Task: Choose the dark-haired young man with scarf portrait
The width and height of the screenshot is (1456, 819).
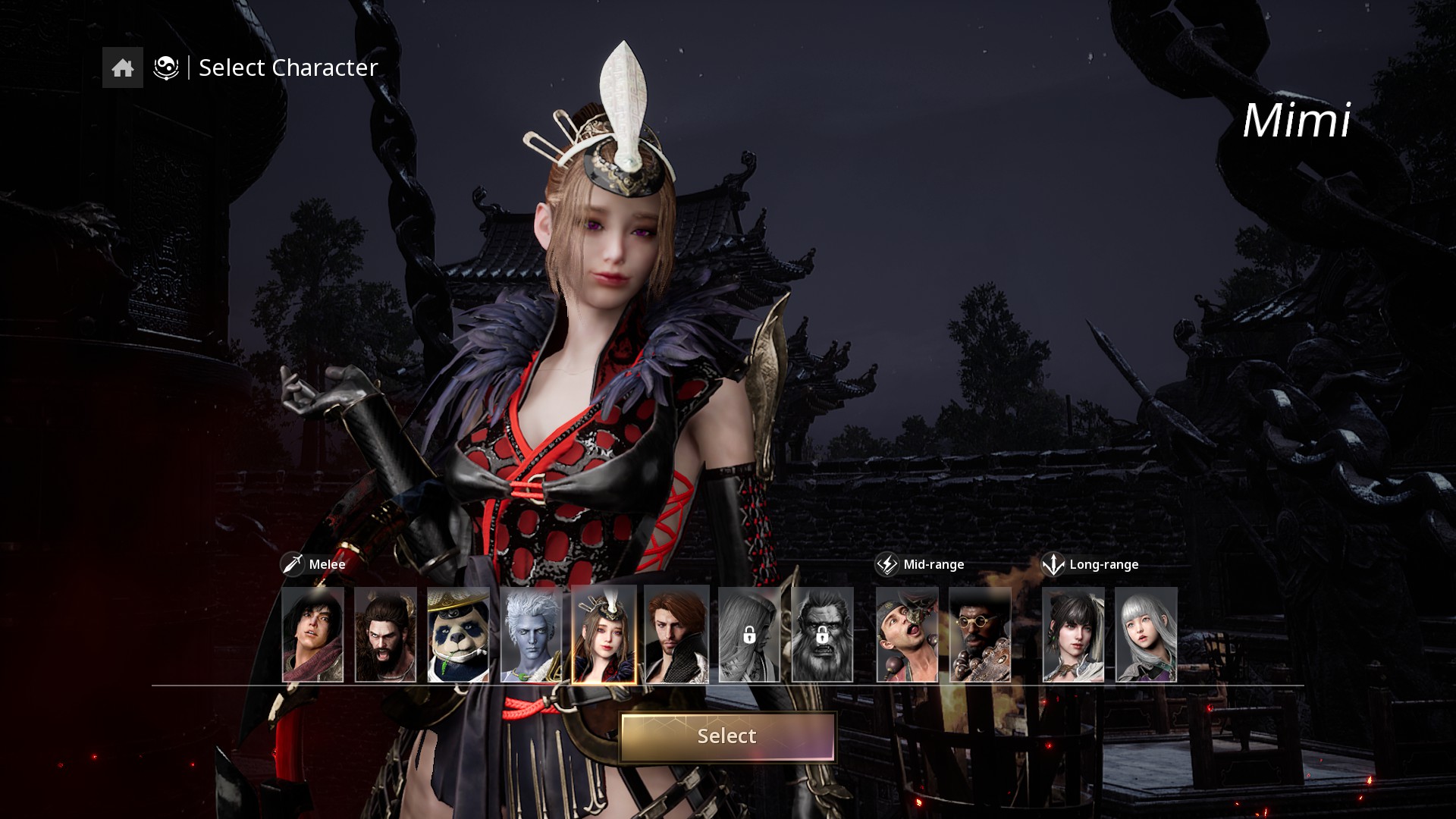Action: 312,635
